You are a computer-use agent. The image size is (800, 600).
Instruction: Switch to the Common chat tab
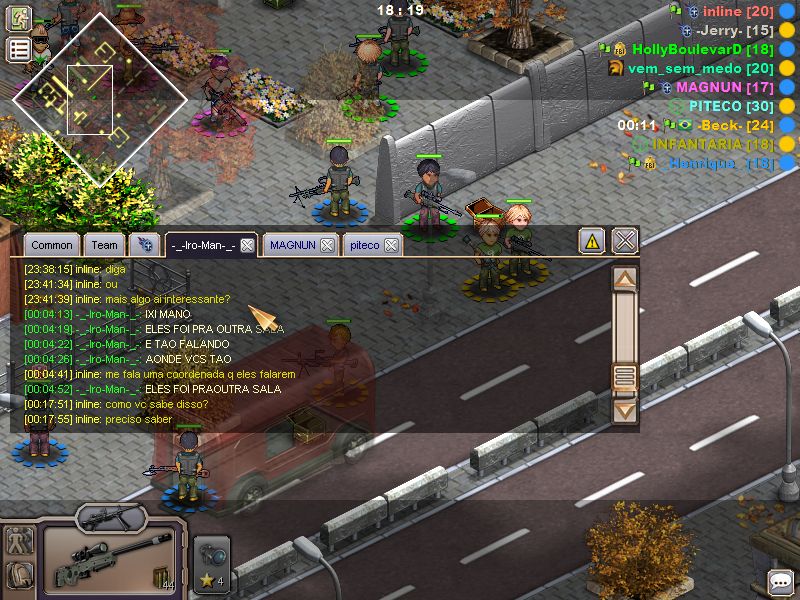[51, 245]
